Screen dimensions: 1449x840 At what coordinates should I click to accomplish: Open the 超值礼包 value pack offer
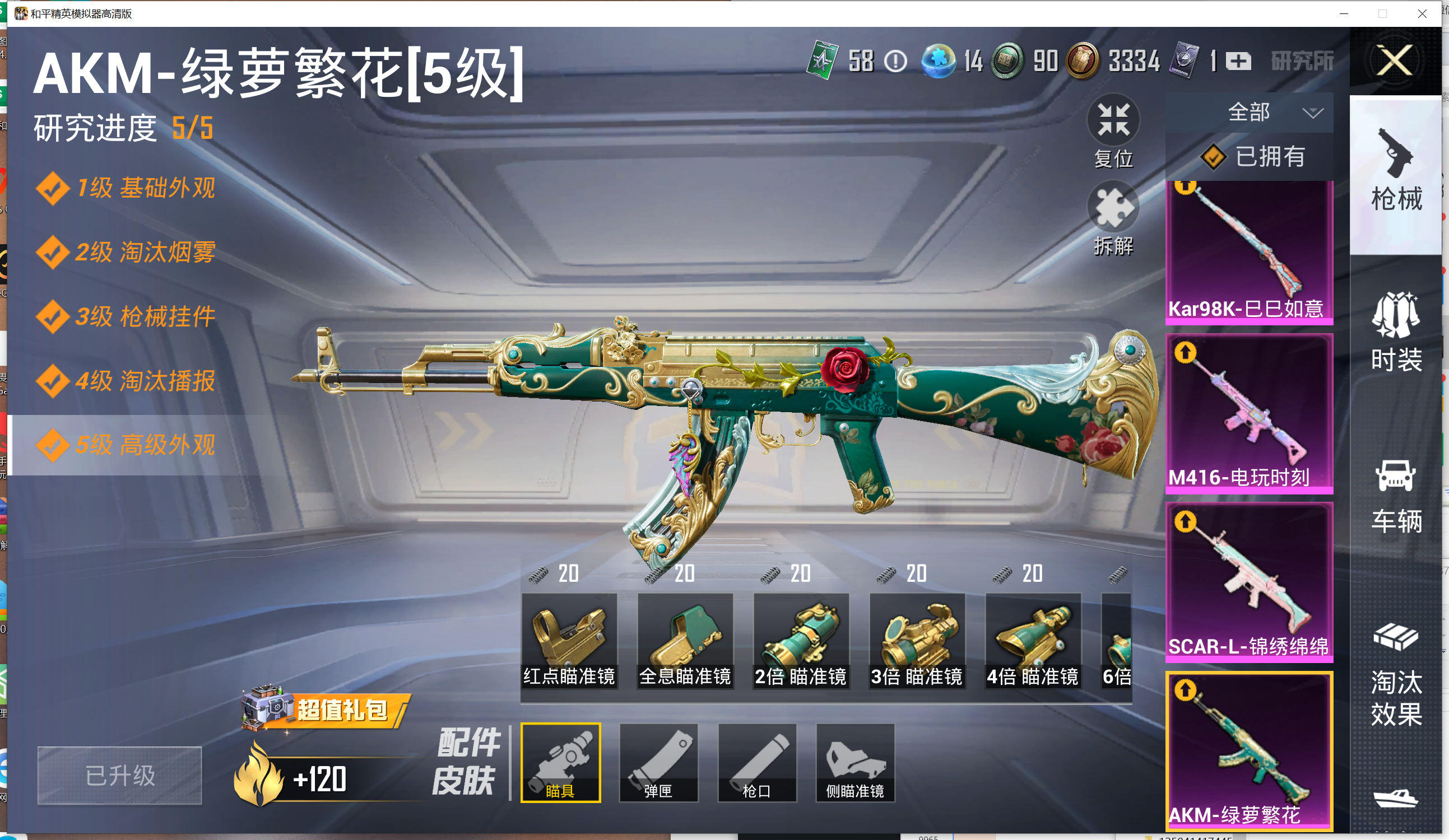[x=326, y=709]
